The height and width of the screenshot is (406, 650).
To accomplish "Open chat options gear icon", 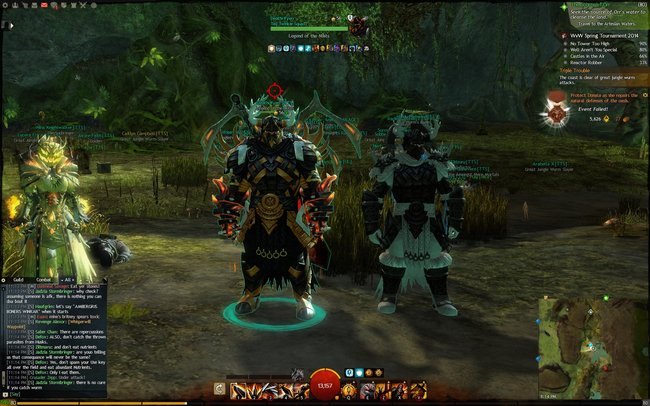I will coord(6,279).
